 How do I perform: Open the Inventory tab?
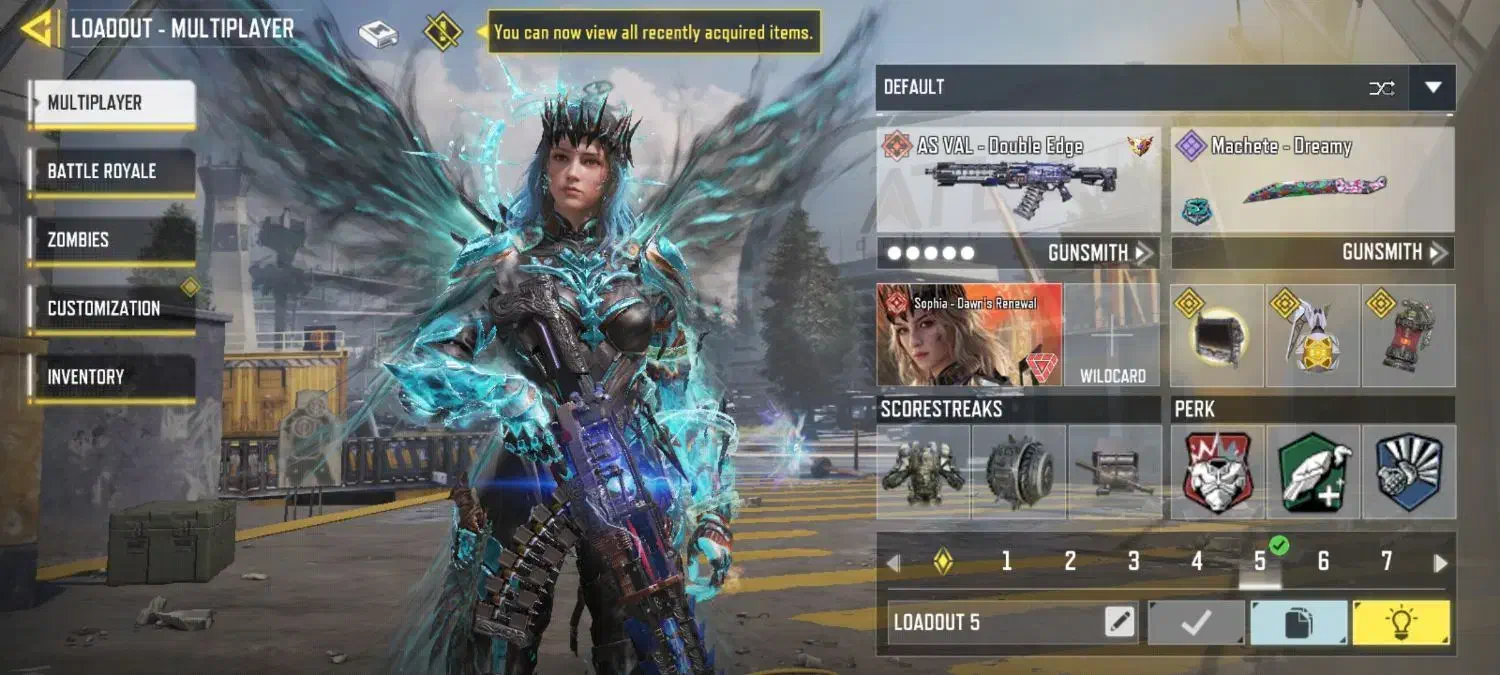click(x=111, y=377)
